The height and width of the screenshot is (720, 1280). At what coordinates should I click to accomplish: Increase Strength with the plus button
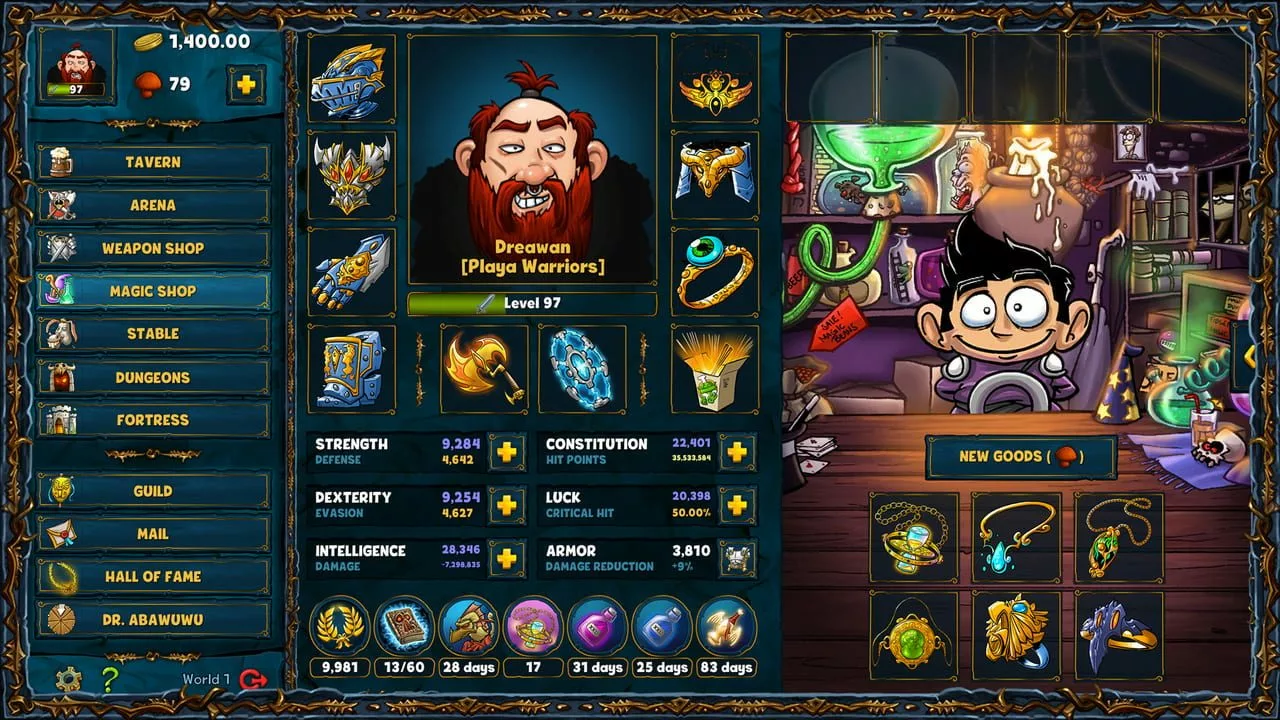(507, 452)
